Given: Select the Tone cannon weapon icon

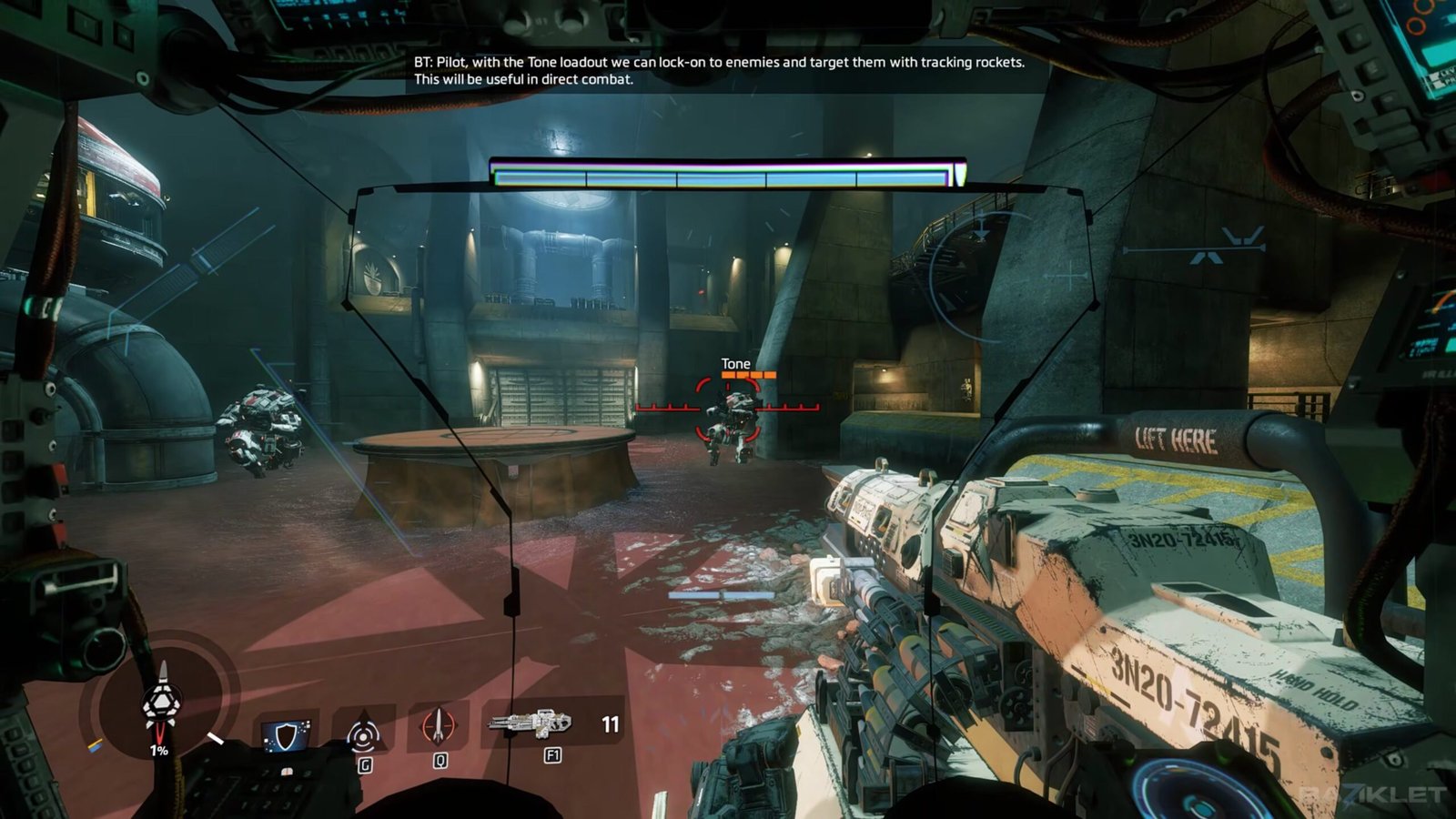Looking at the screenshot, I should [531, 723].
